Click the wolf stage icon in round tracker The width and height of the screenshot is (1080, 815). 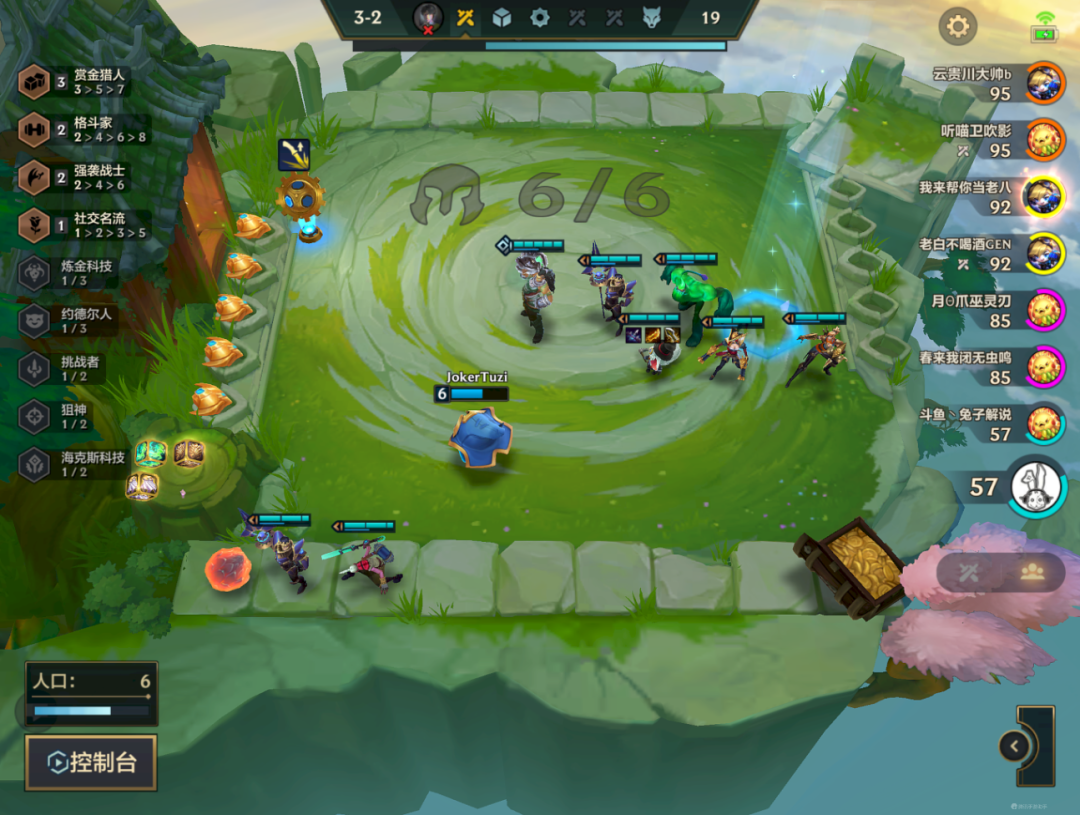coord(651,17)
